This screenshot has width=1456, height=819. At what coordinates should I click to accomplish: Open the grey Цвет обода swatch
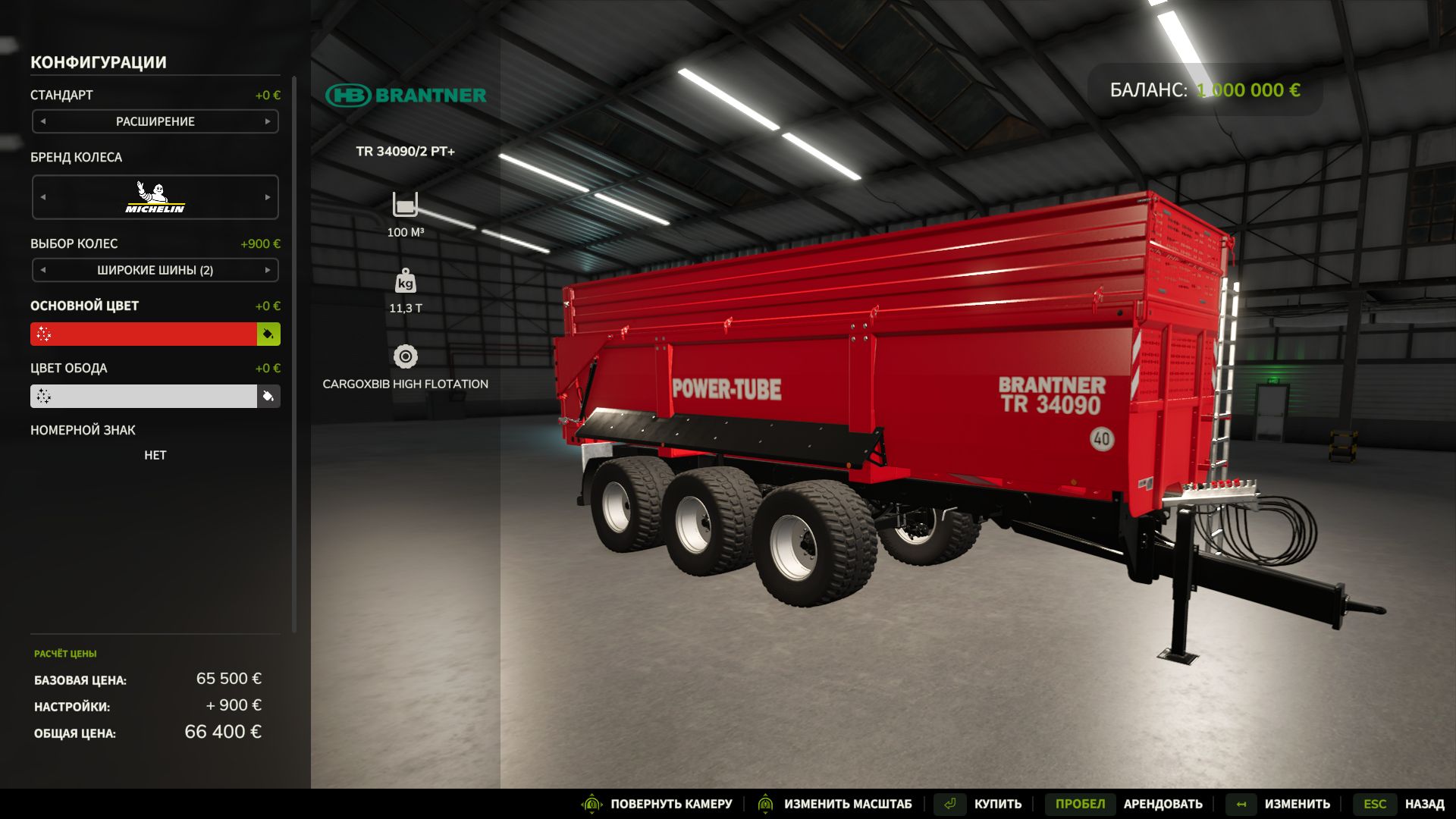pos(144,397)
